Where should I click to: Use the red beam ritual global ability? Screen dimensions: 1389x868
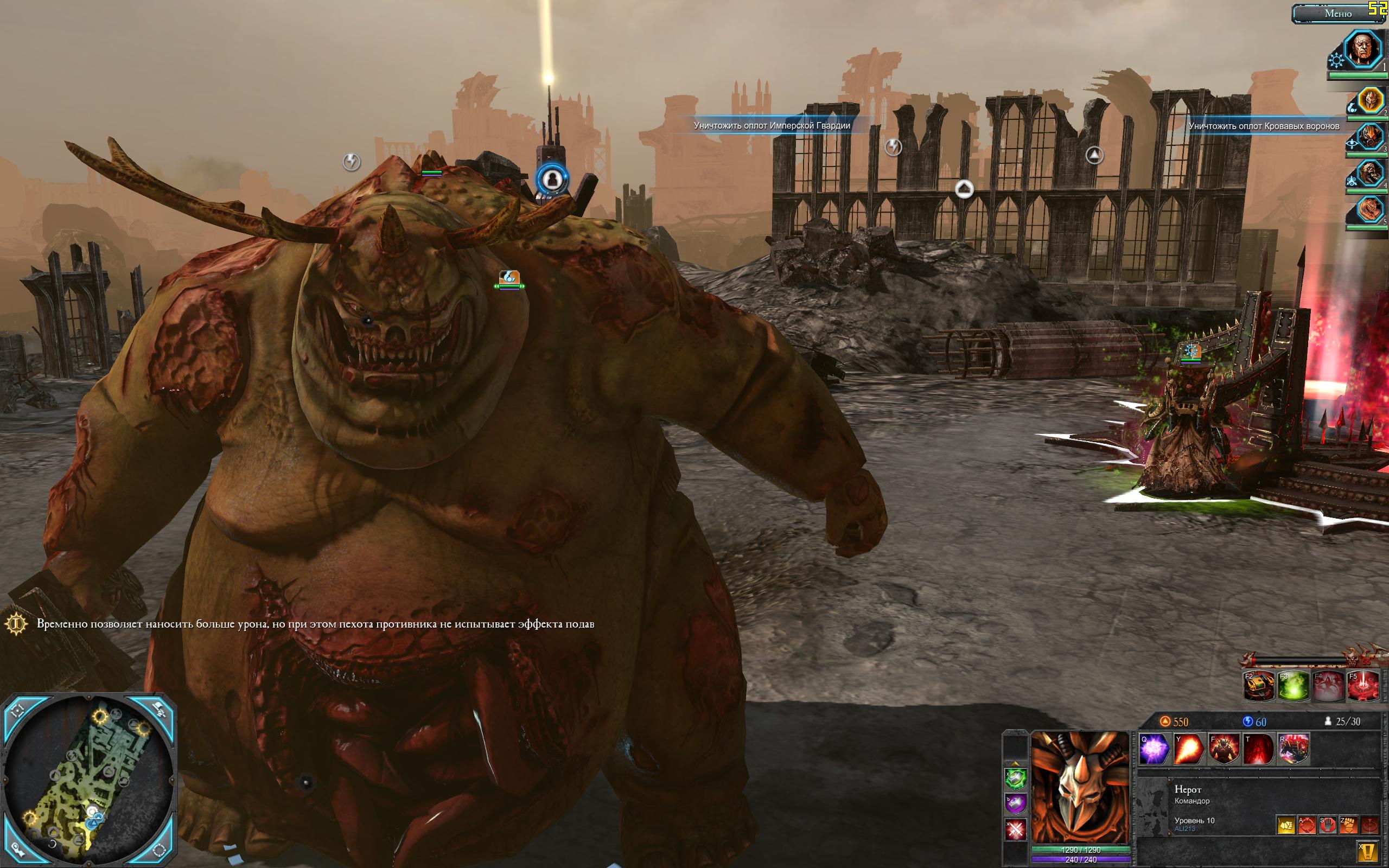(x=1363, y=686)
